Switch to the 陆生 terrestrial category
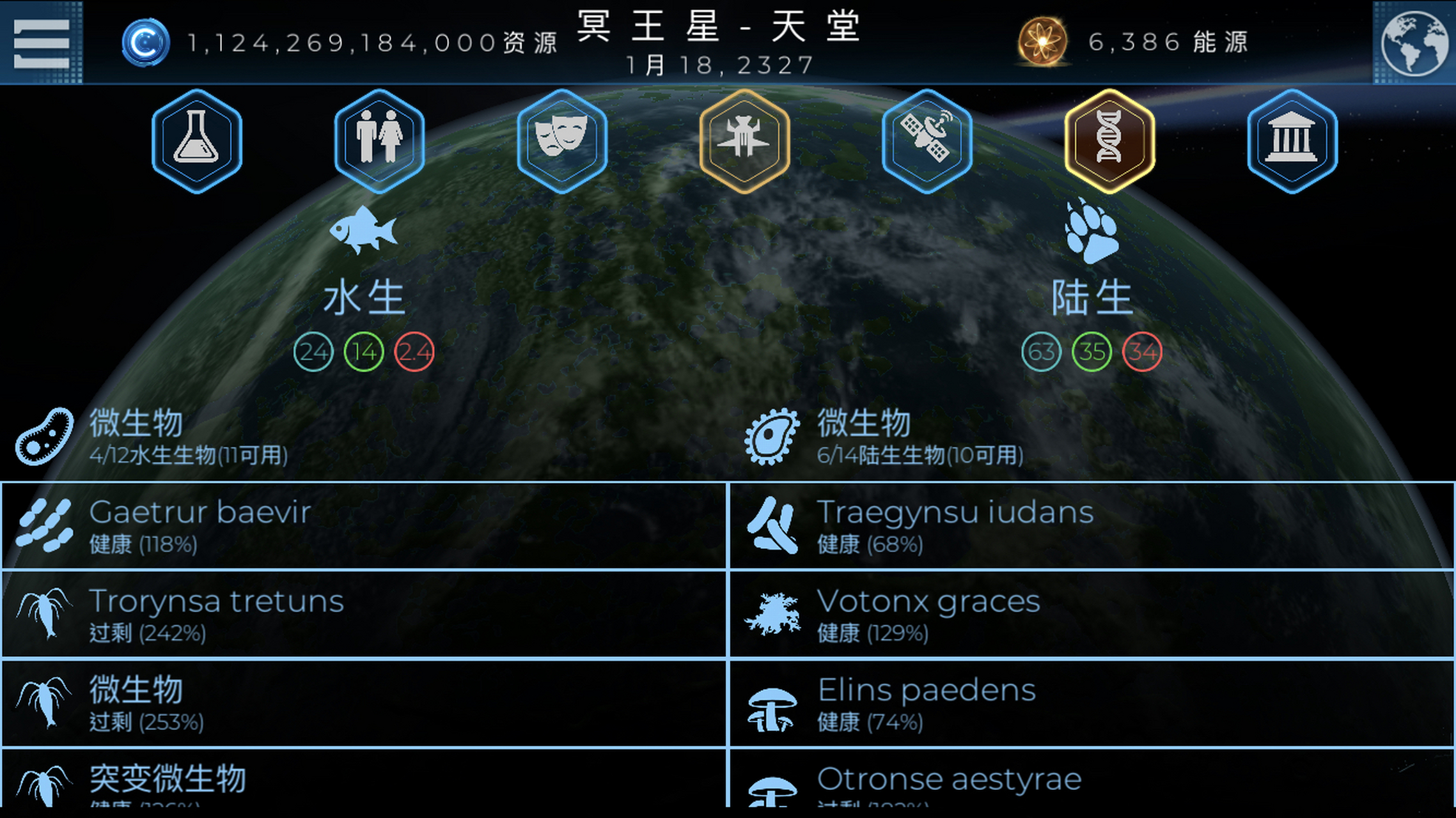1456x818 pixels. 1092,294
